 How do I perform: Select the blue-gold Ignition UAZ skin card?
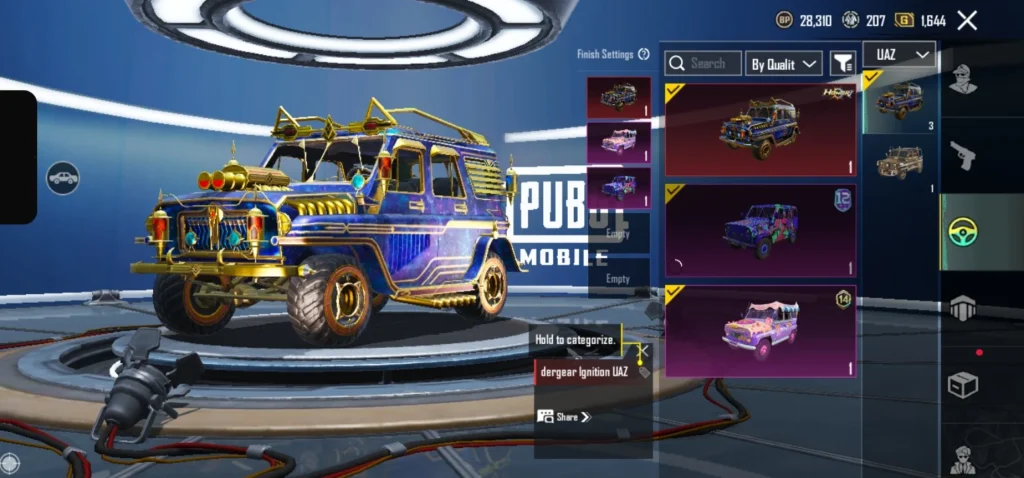pyautogui.click(x=761, y=130)
